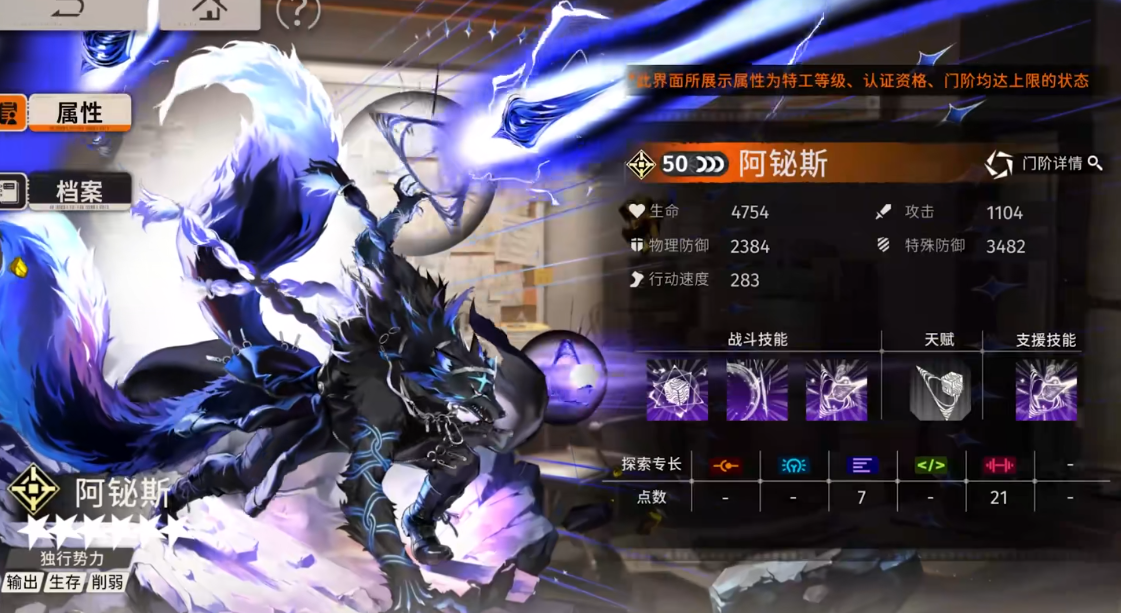Tap the green code-brackets exploration specialty icon
Image resolution: width=1121 pixels, height=613 pixels.
click(x=930, y=465)
